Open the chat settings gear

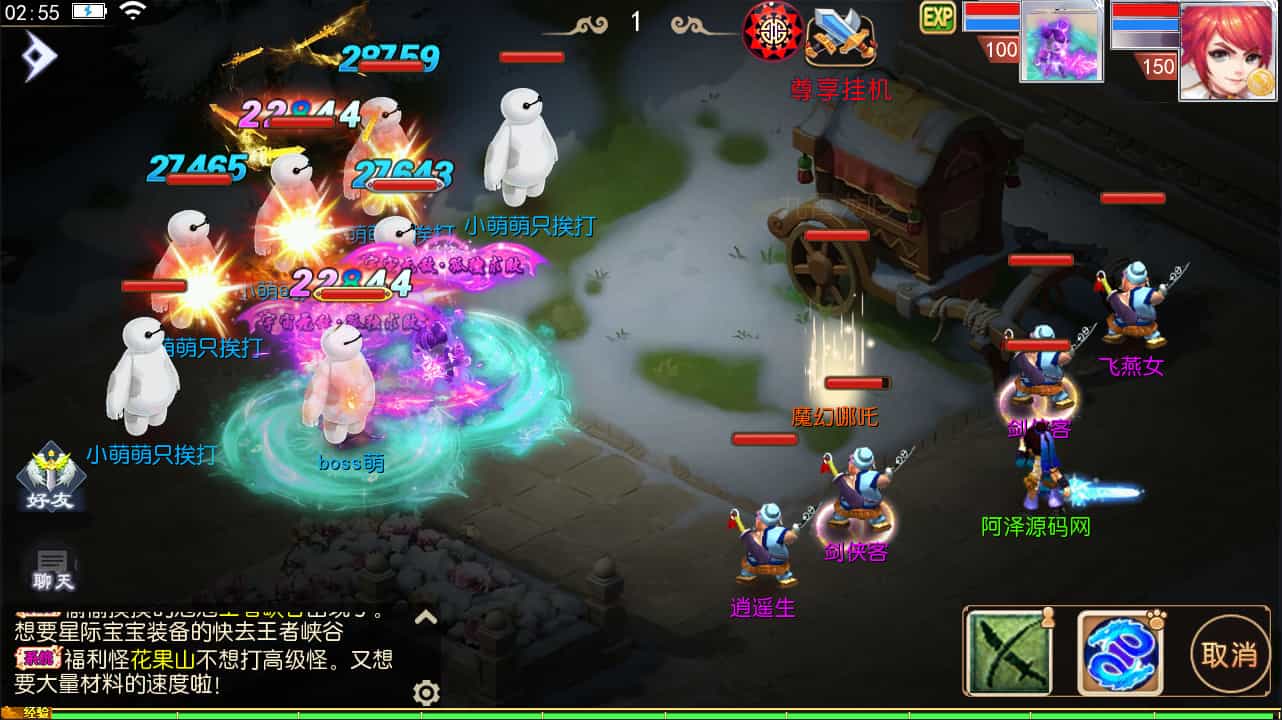(427, 692)
